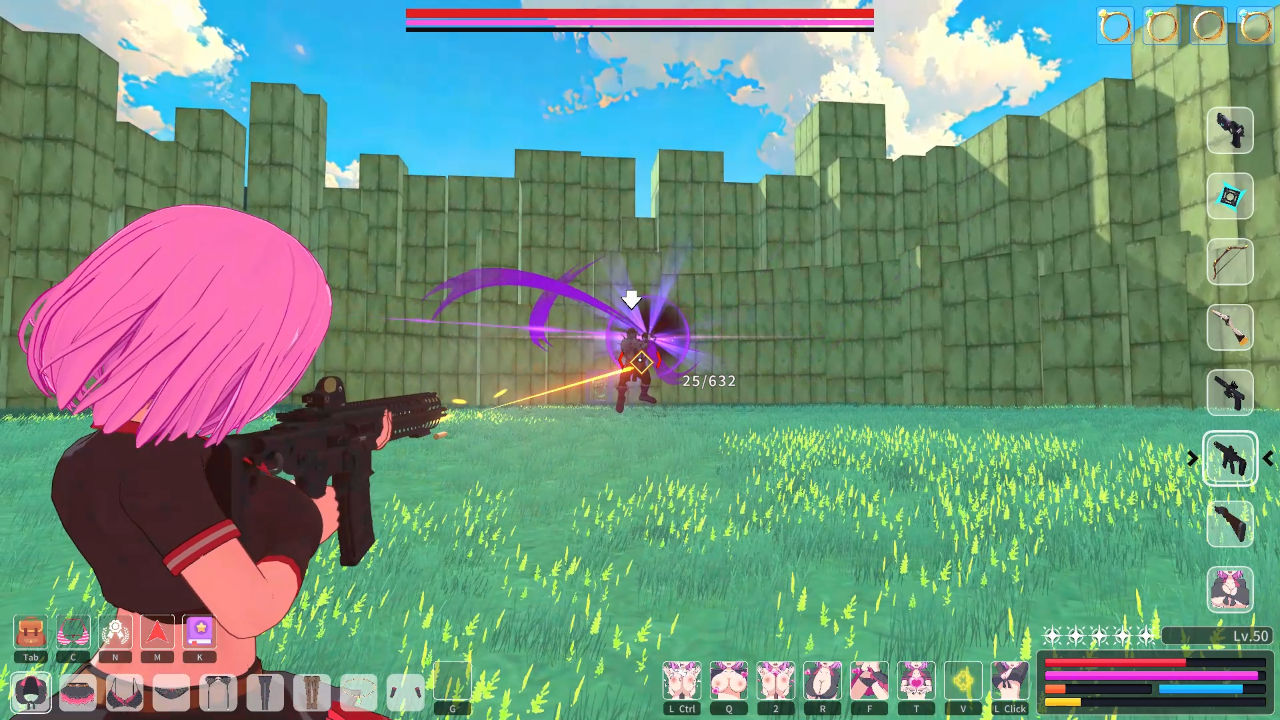Activate the yellow glowing cross ability
1280x720 pixels.
pos(963,681)
